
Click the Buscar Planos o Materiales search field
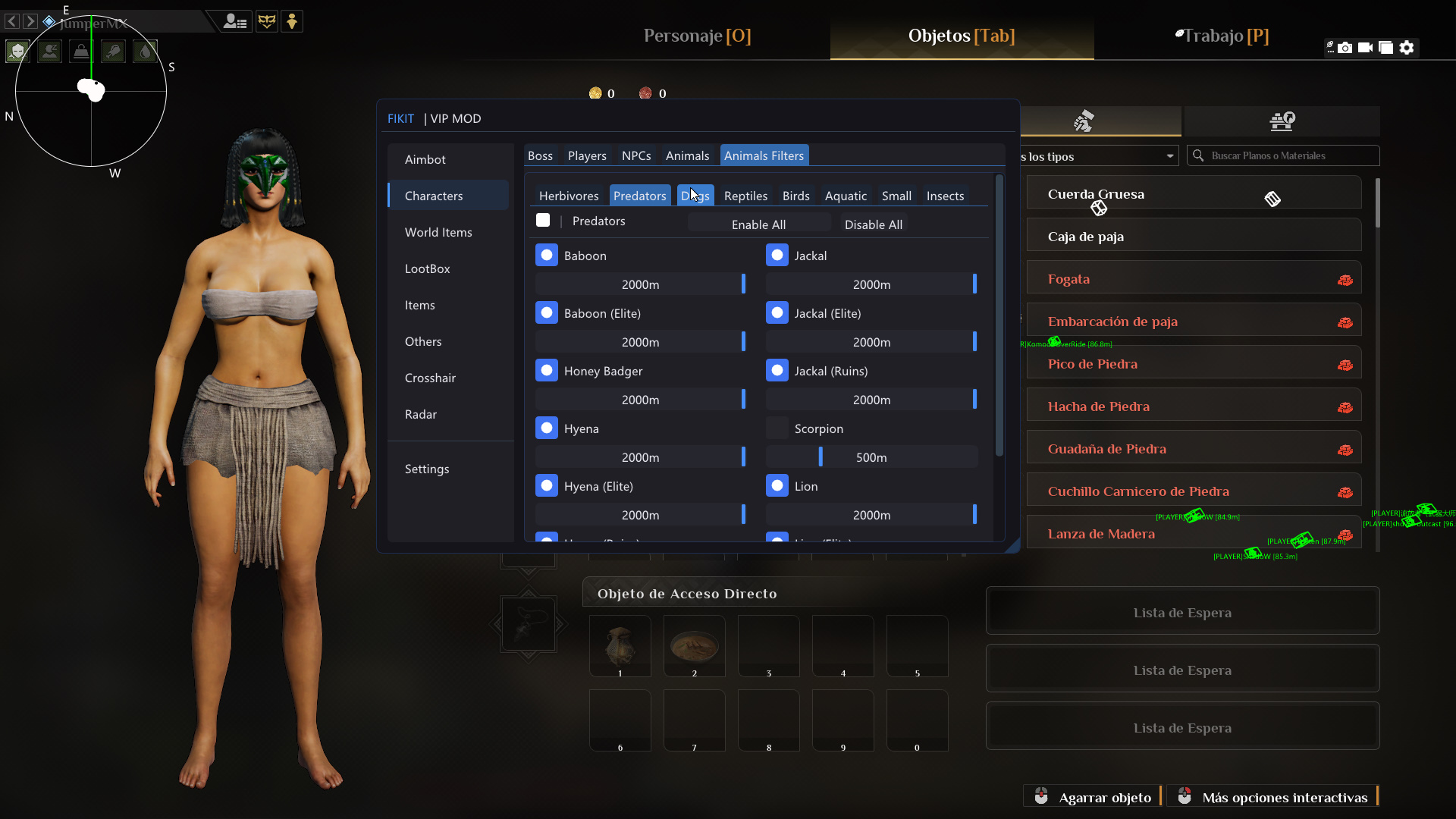[x=1282, y=155]
